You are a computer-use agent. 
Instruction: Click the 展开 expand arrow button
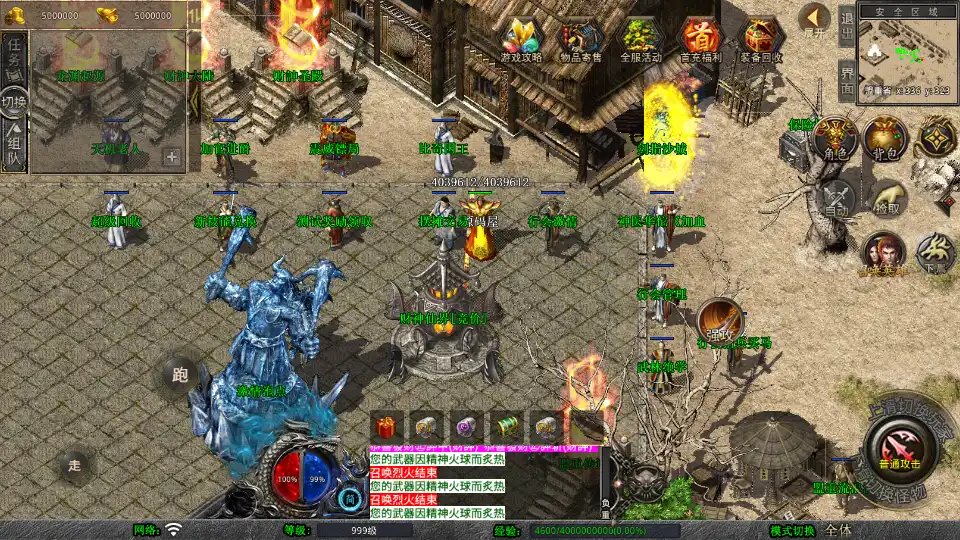815,20
